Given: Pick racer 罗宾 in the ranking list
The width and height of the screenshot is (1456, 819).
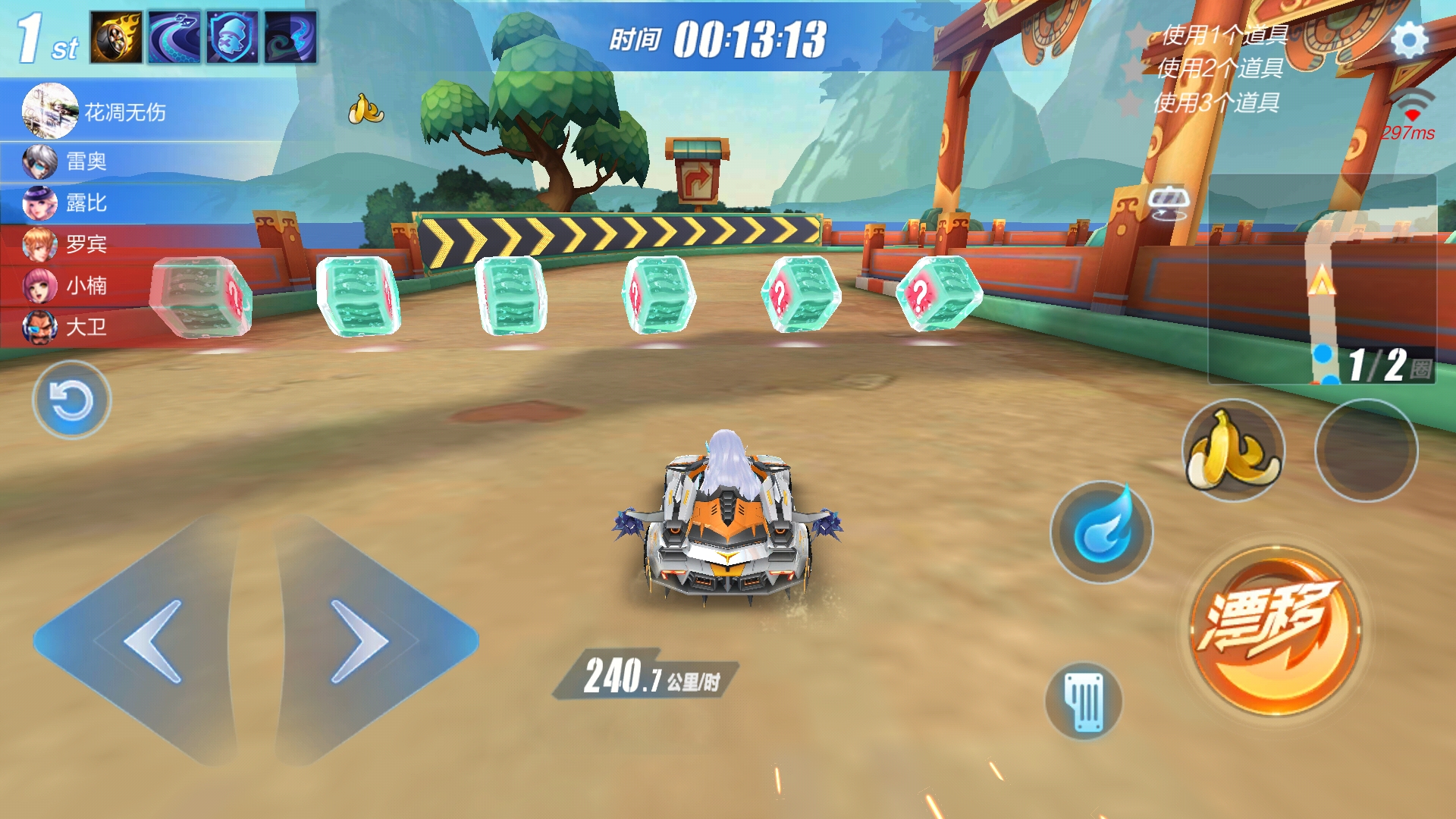Looking at the screenshot, I should click(x=86, y=244).
